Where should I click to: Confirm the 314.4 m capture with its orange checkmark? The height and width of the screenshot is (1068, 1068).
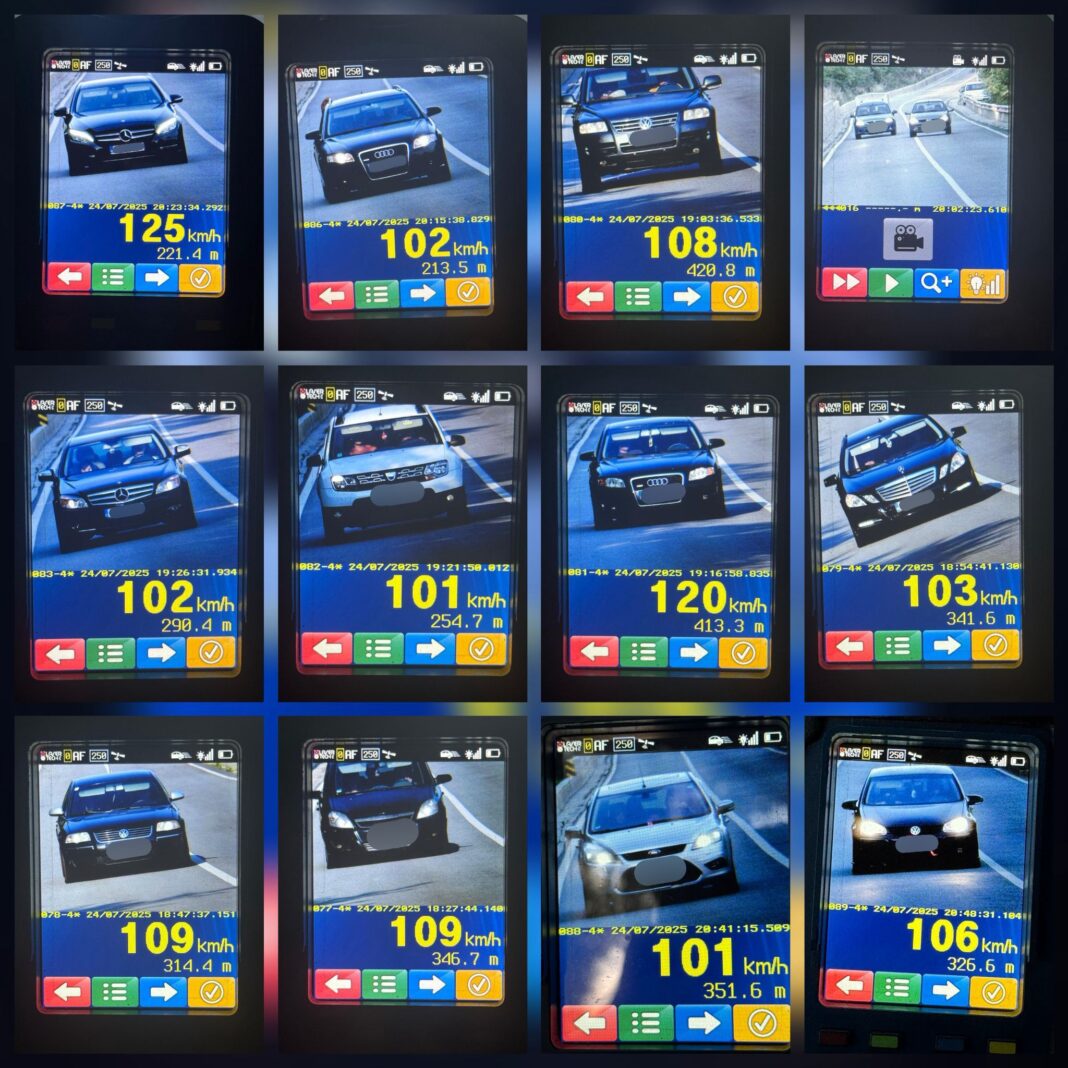pyautogui.click(x=211, y=991)
